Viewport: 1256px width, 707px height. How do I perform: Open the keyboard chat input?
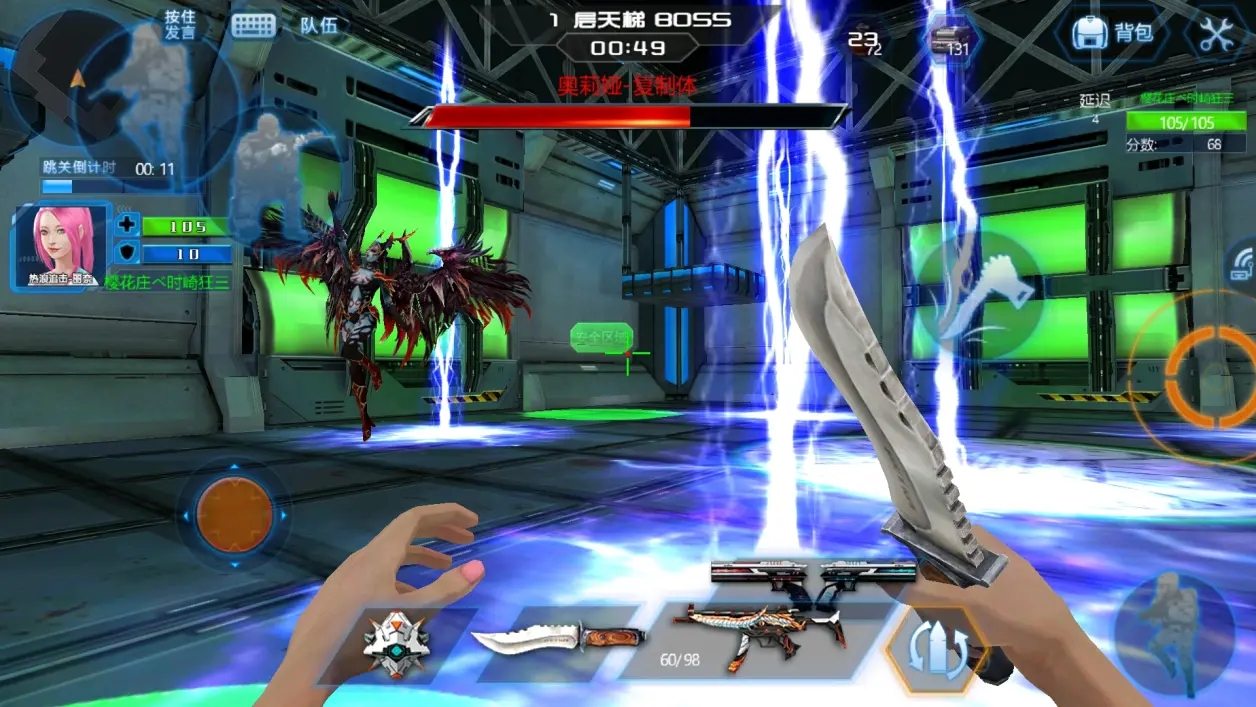254,26
